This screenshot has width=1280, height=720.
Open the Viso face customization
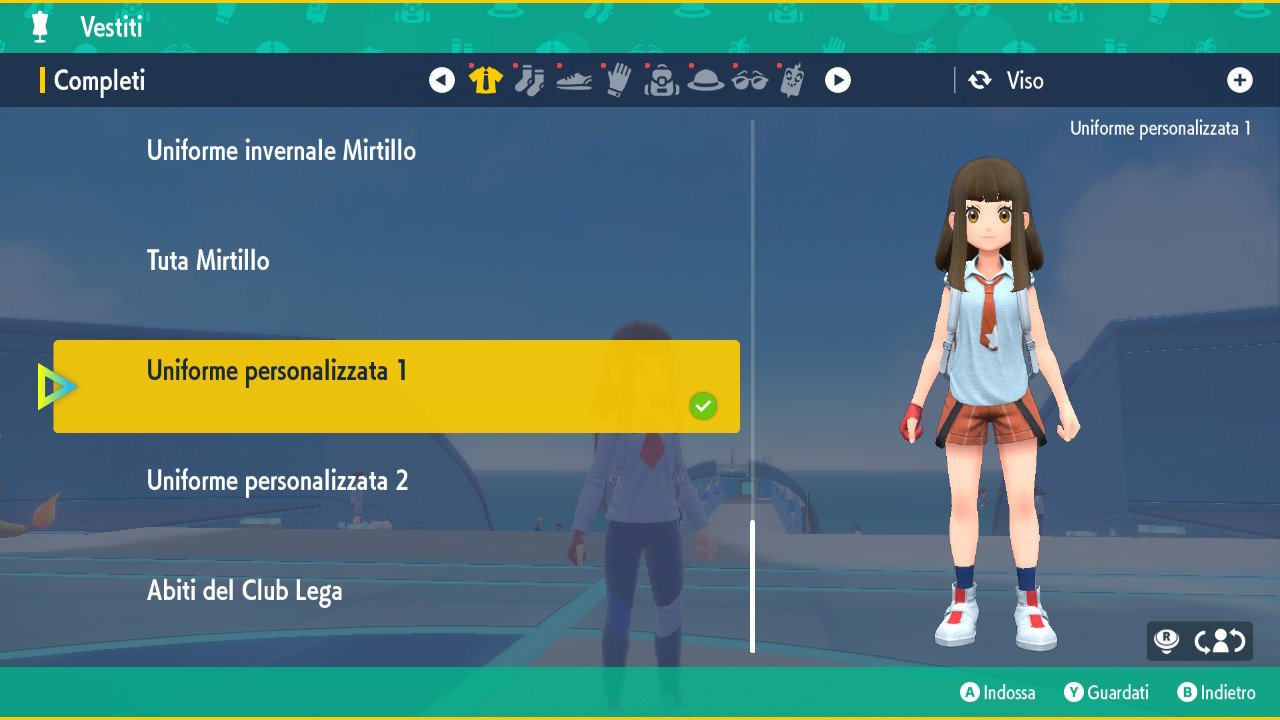pos(1007,81)
